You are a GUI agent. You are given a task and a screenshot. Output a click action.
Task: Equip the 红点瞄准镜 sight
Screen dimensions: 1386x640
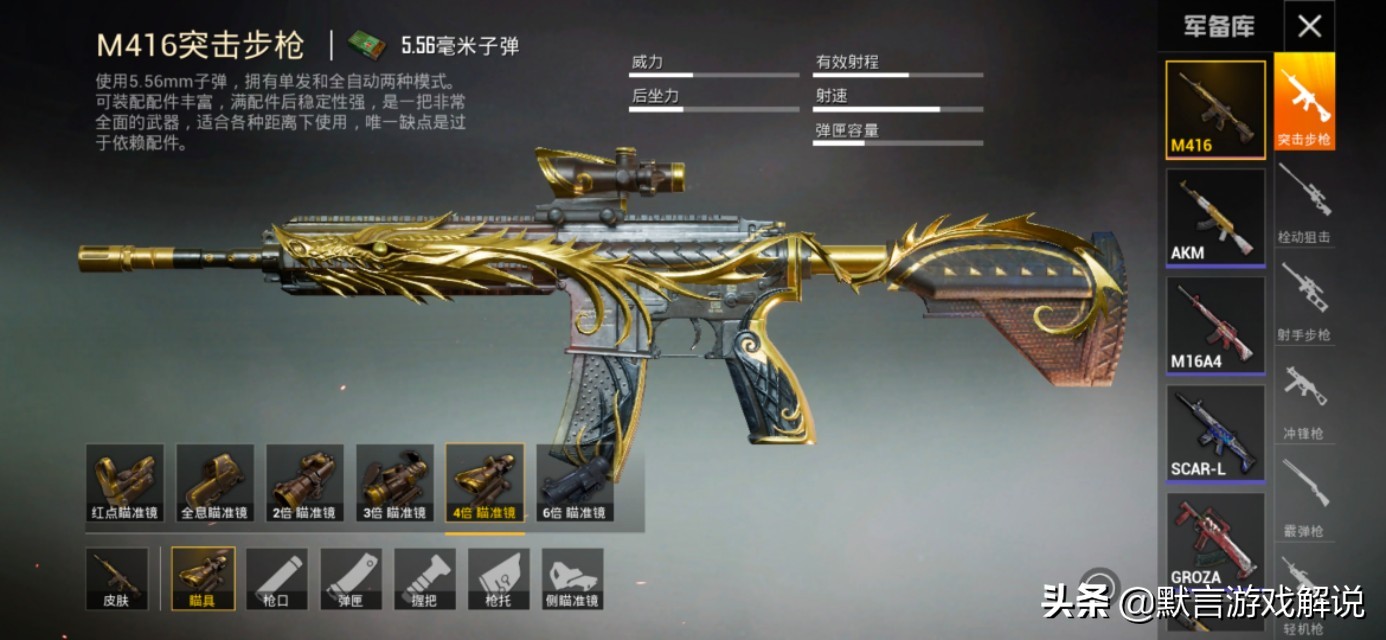(124, 483)
